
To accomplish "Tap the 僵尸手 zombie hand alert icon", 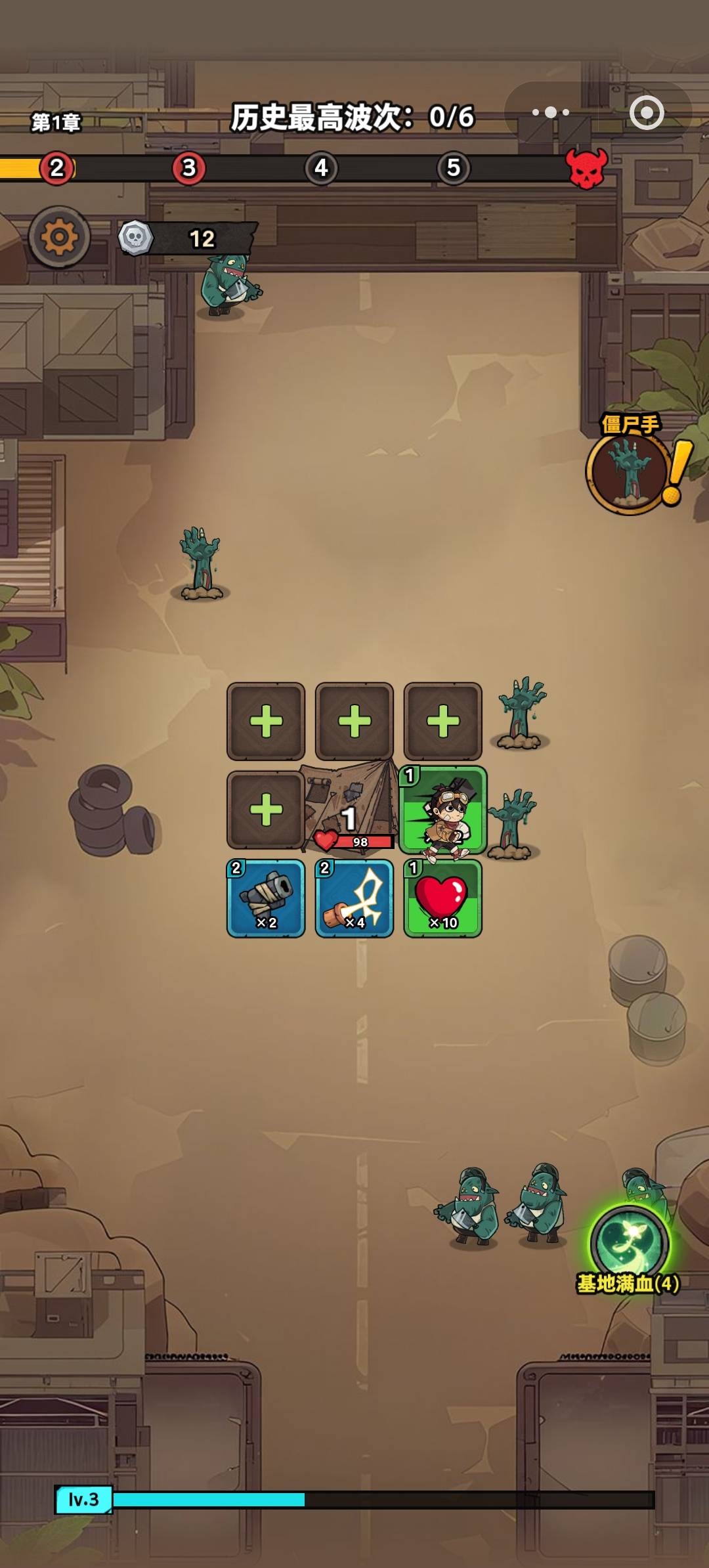I will click(630, 471).
